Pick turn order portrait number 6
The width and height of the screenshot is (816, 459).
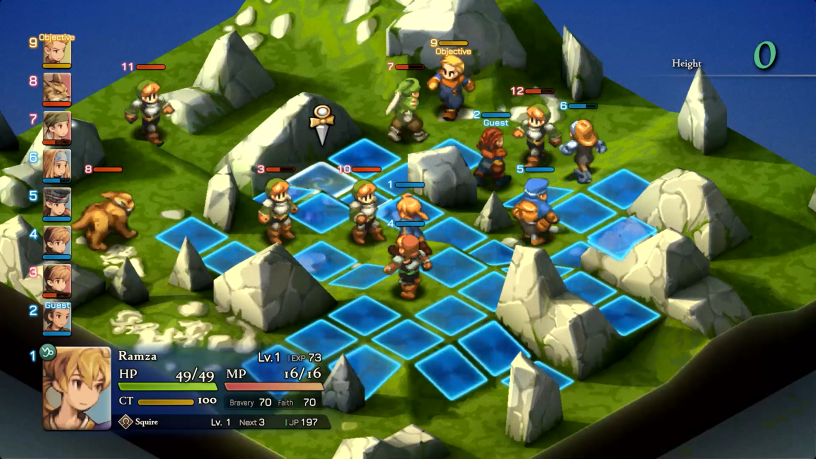point(57,166)
